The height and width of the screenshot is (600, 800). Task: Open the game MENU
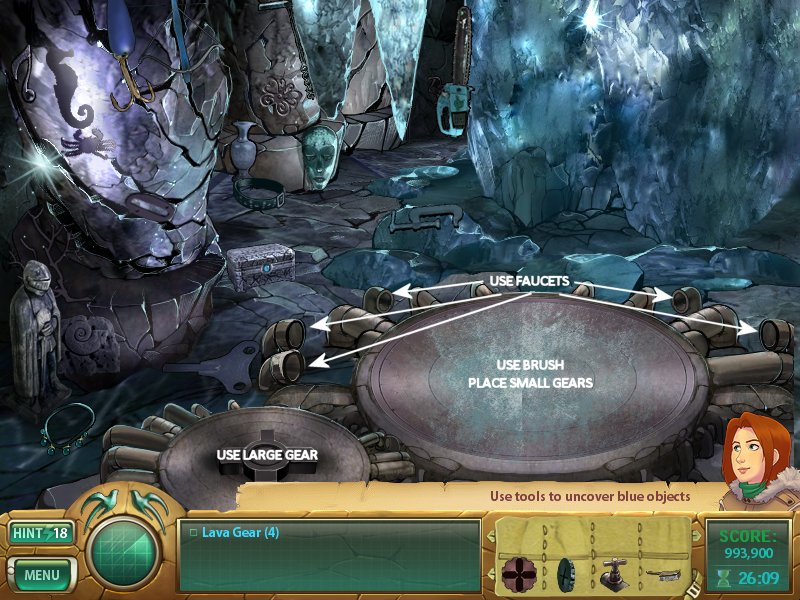tap(42, 575)
